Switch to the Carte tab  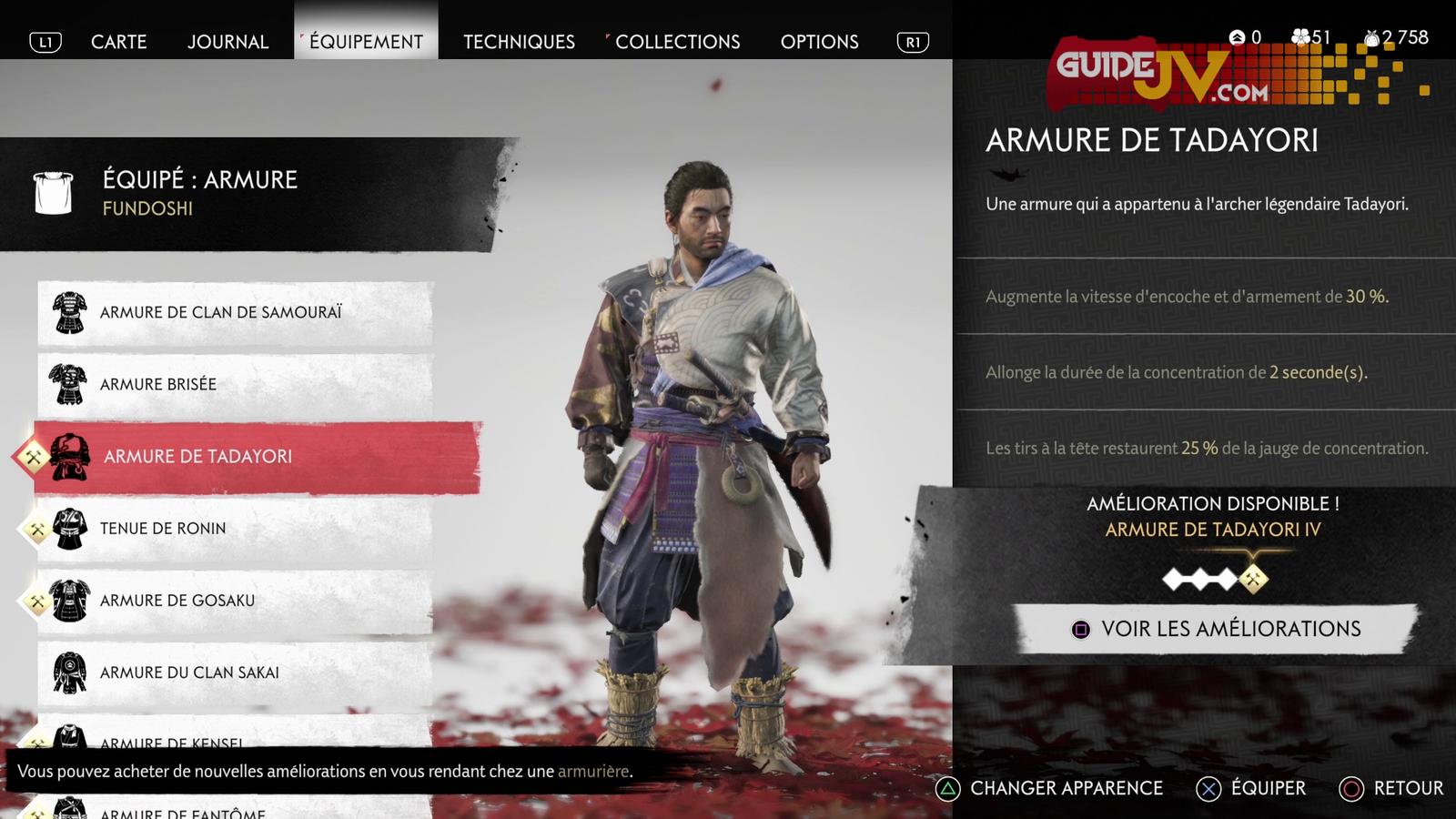118,42
